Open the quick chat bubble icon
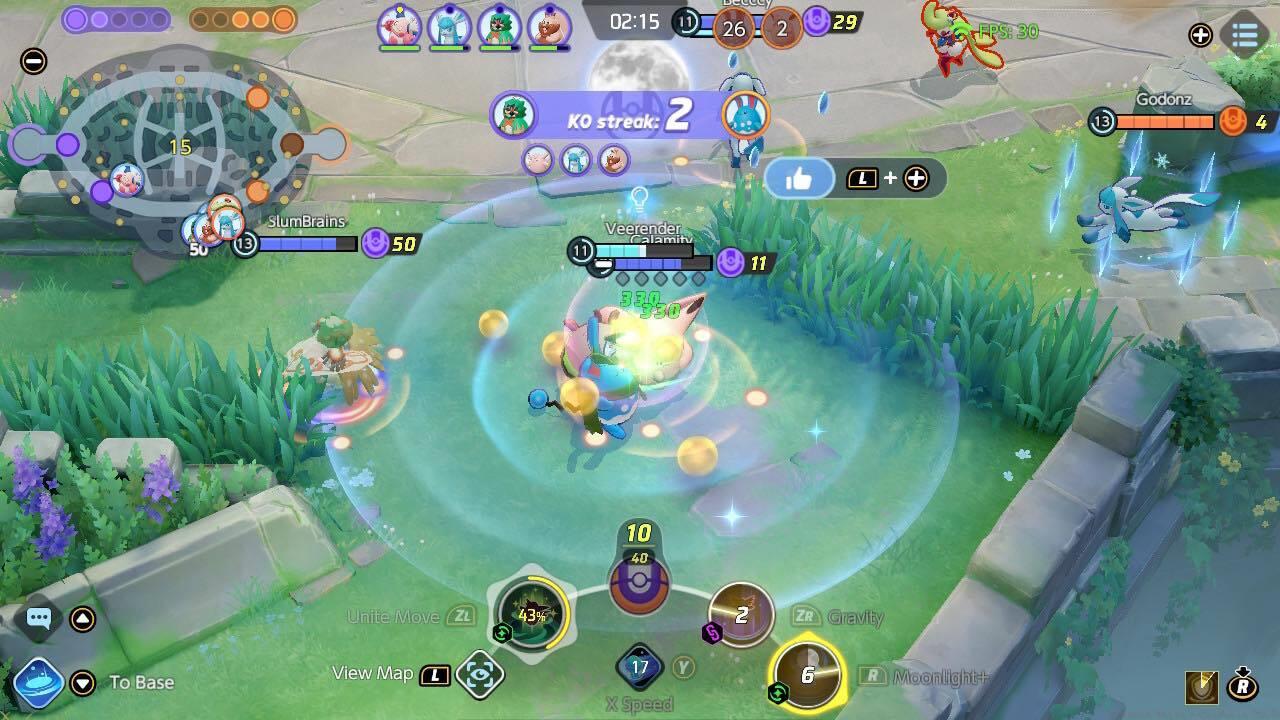The height and width of the screenshot is (720, 1280). (38, 619)
